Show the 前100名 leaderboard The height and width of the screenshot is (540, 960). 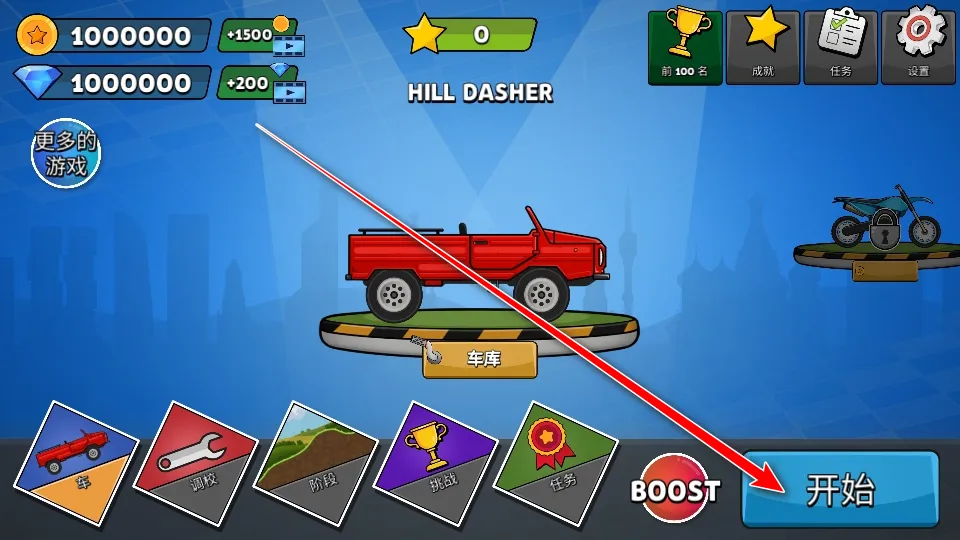(x=685, y=47)
